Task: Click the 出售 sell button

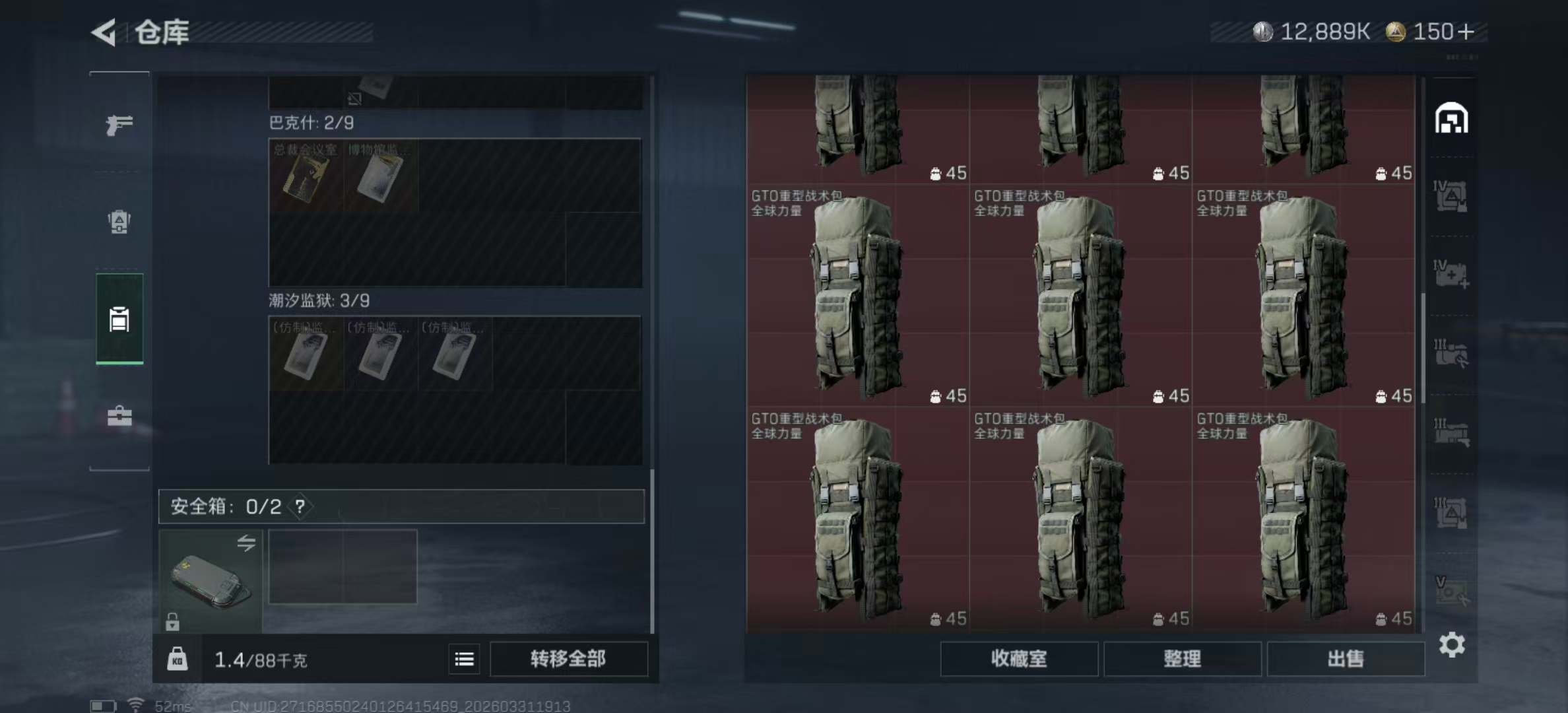Action: tap(1347, 659)
